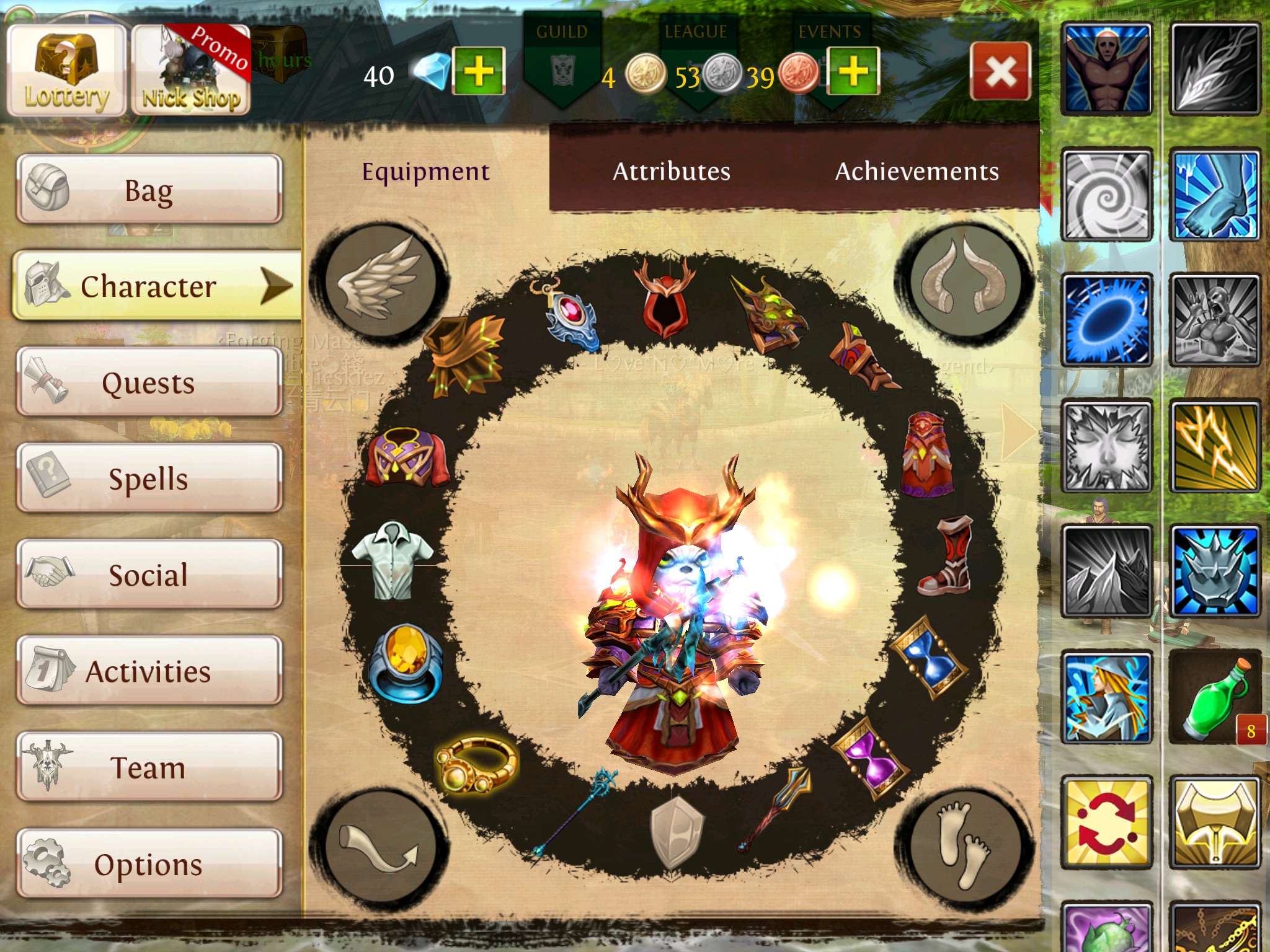The height and width of the screenshot is (952, 1270).
Task: Activate the blue foot ability
Action: tap(1215, 196)
